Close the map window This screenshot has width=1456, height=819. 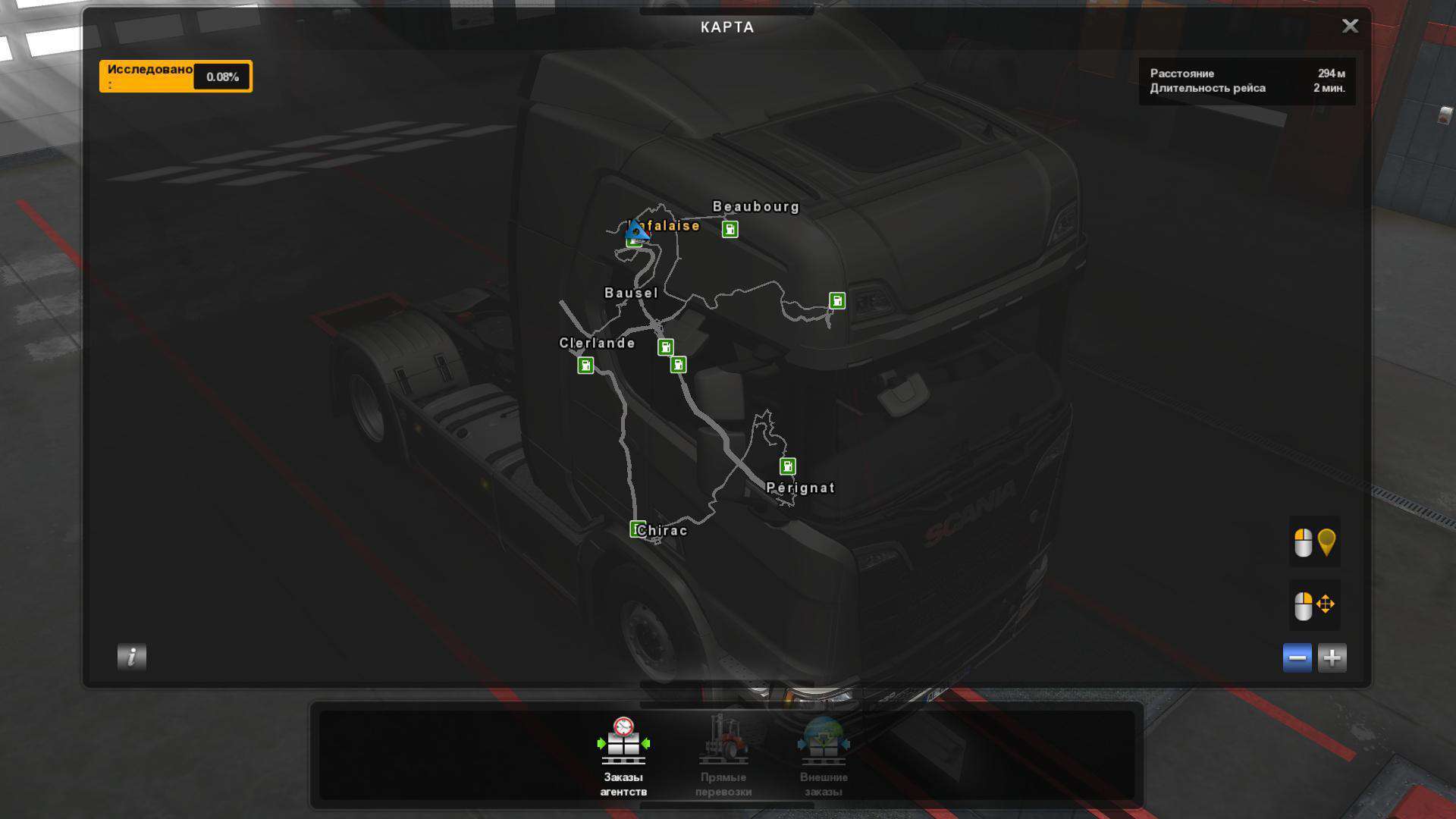click(x=1350, y=26)
